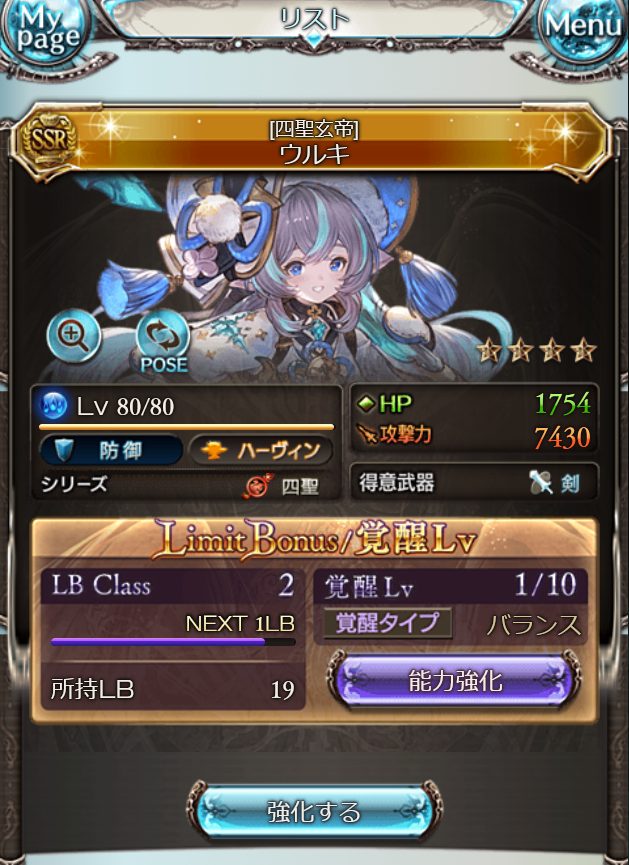Open the My Page button
Screen dimensions: 629x865
tap(46, 34)
